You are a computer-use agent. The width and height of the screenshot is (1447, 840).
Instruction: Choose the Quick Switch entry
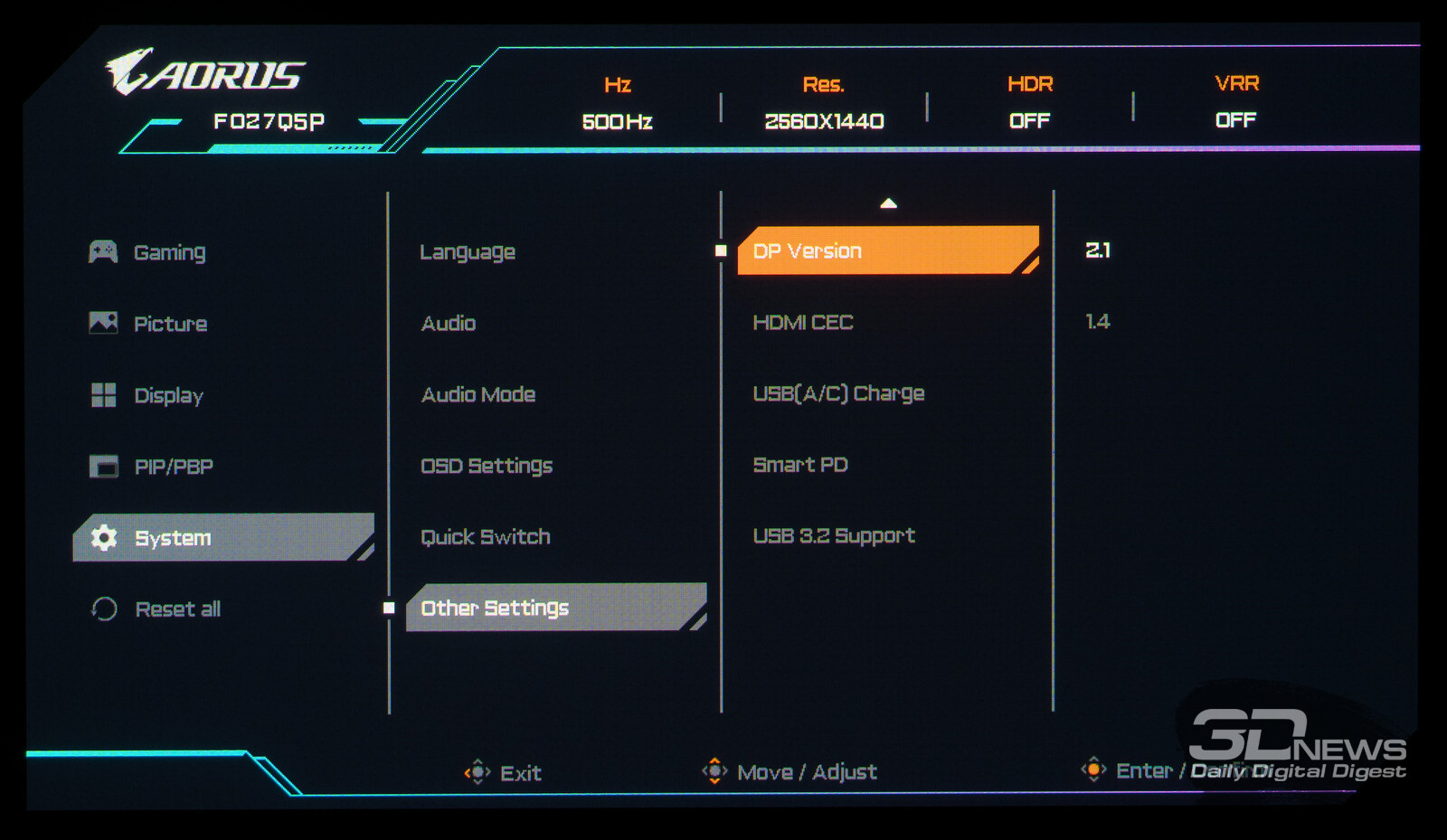[486, 537]
